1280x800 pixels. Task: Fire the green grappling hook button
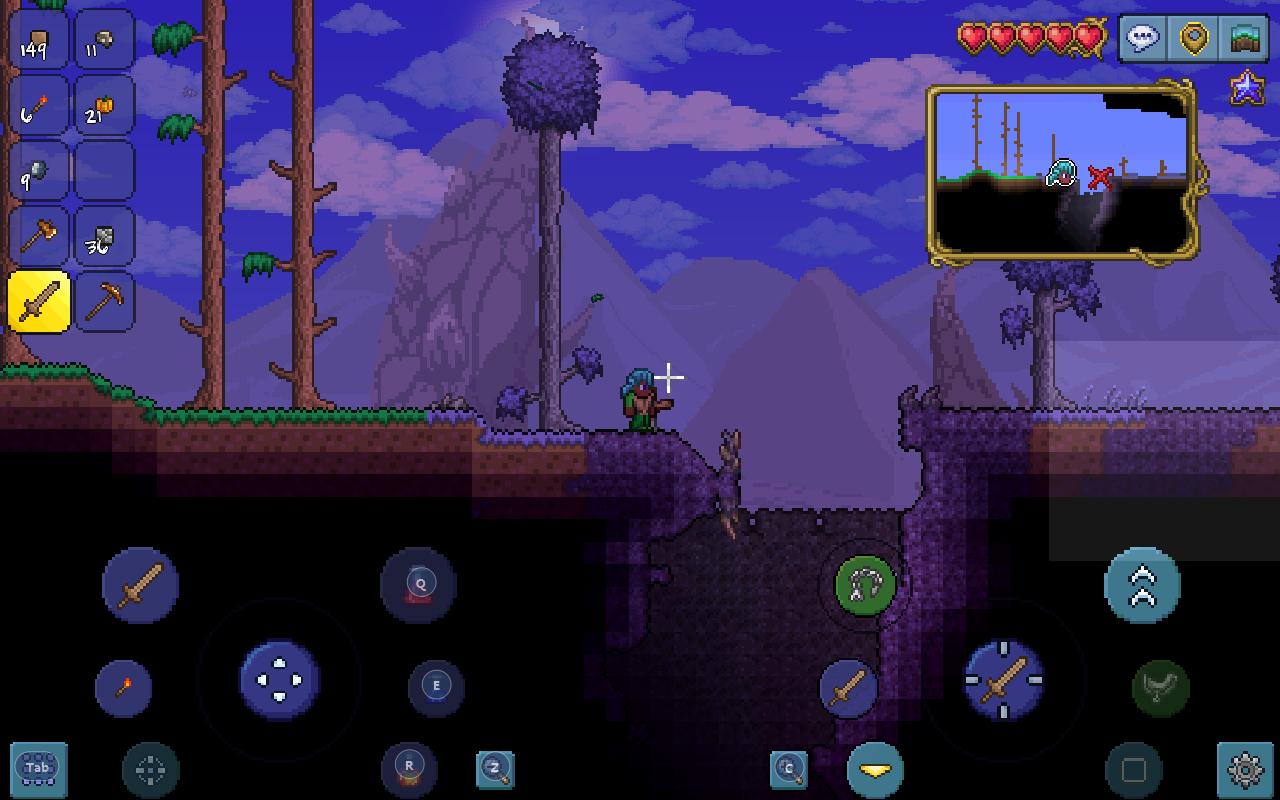863,585
